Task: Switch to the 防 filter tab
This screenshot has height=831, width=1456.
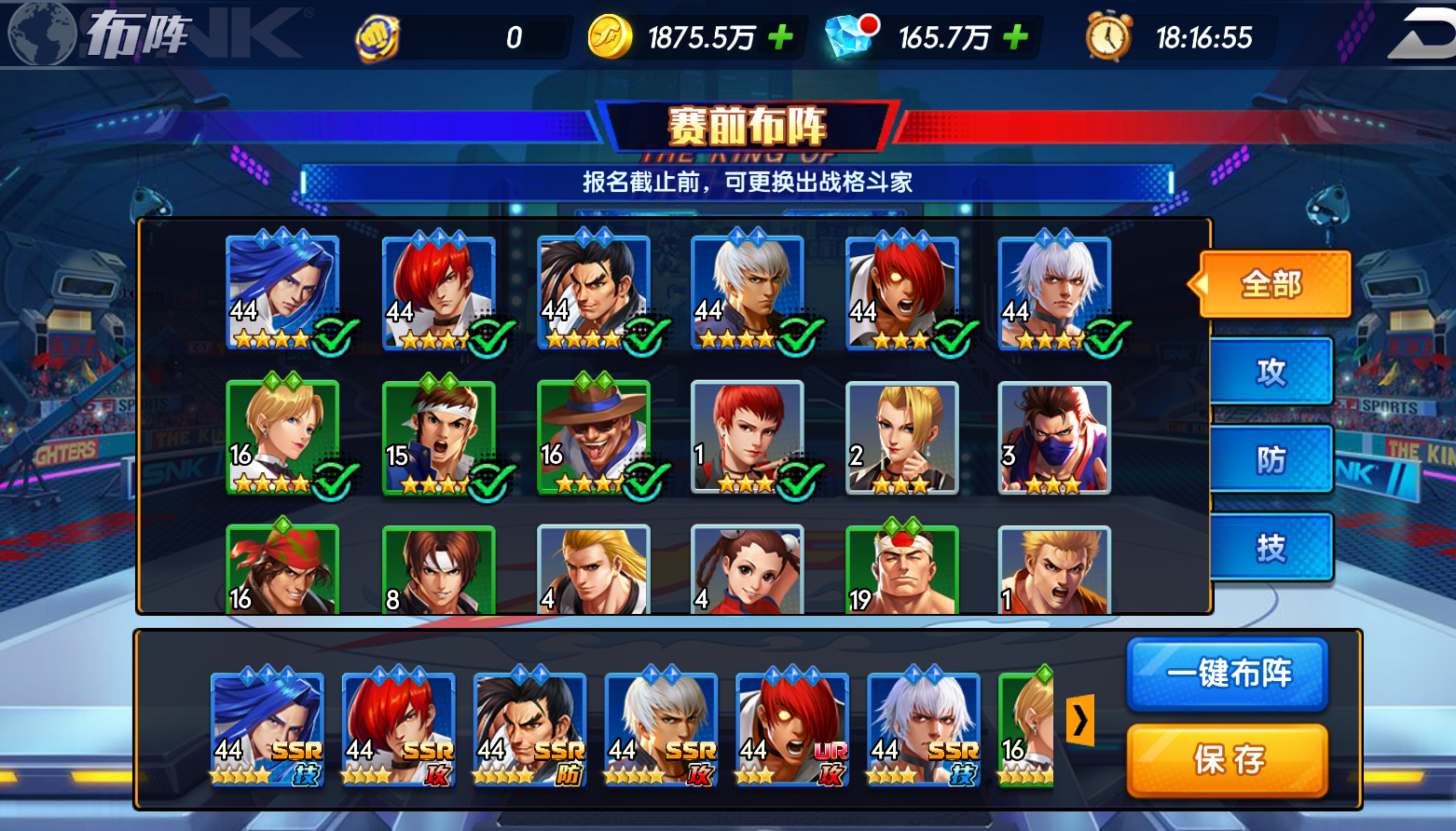Action: pyautogui.click(x=1273, y=458)
